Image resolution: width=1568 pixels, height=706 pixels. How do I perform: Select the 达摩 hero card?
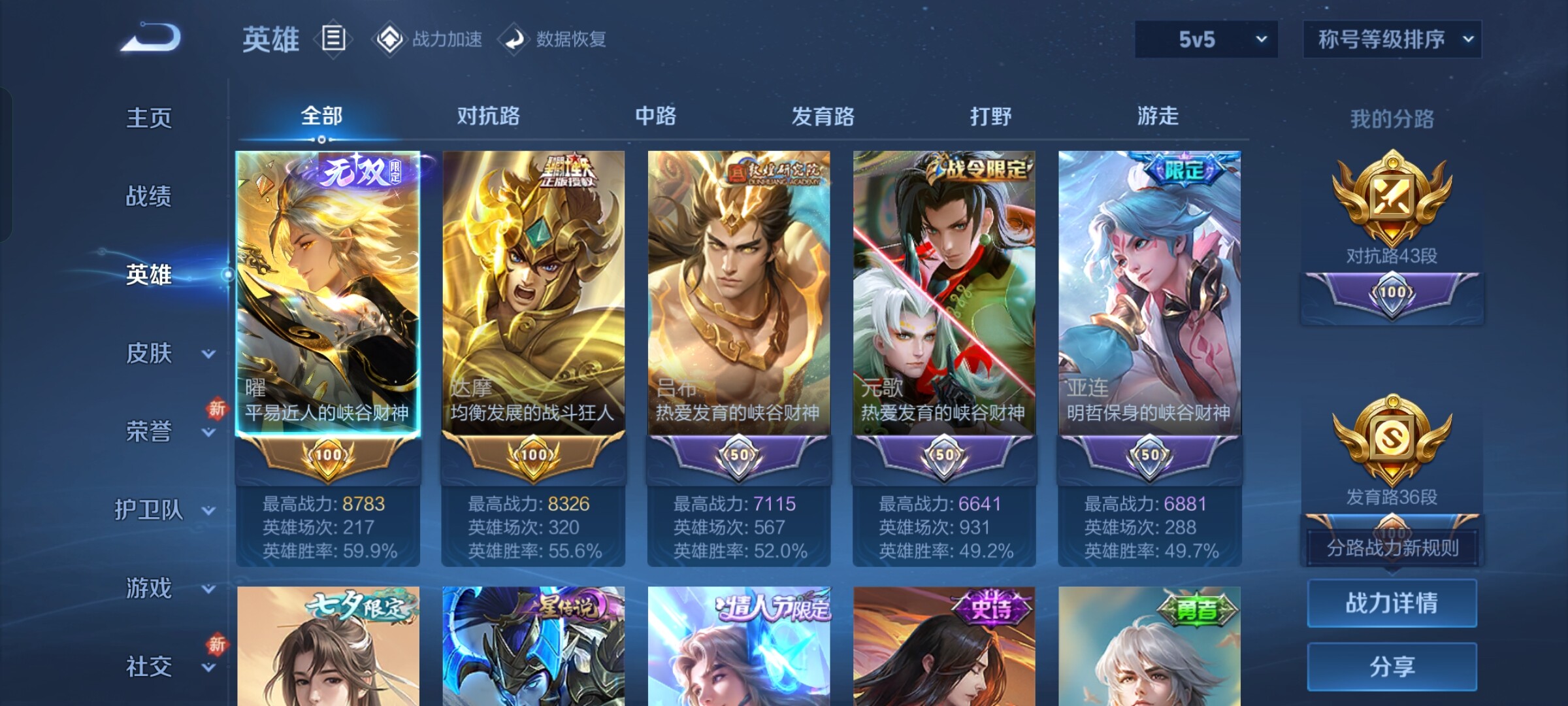click(x=533, y=294)
